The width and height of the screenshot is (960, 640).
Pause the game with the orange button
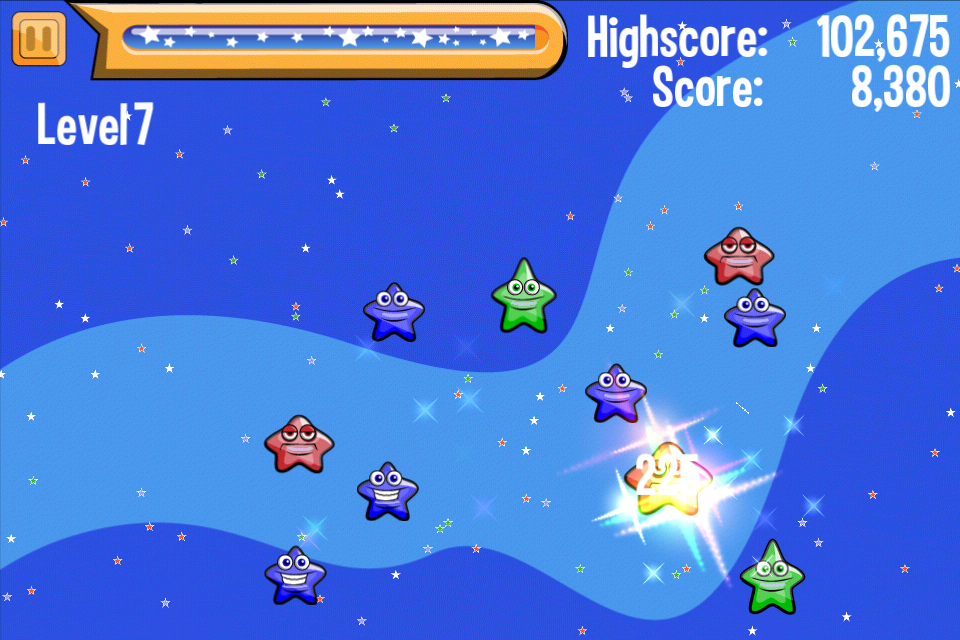[x=39, y=39]
